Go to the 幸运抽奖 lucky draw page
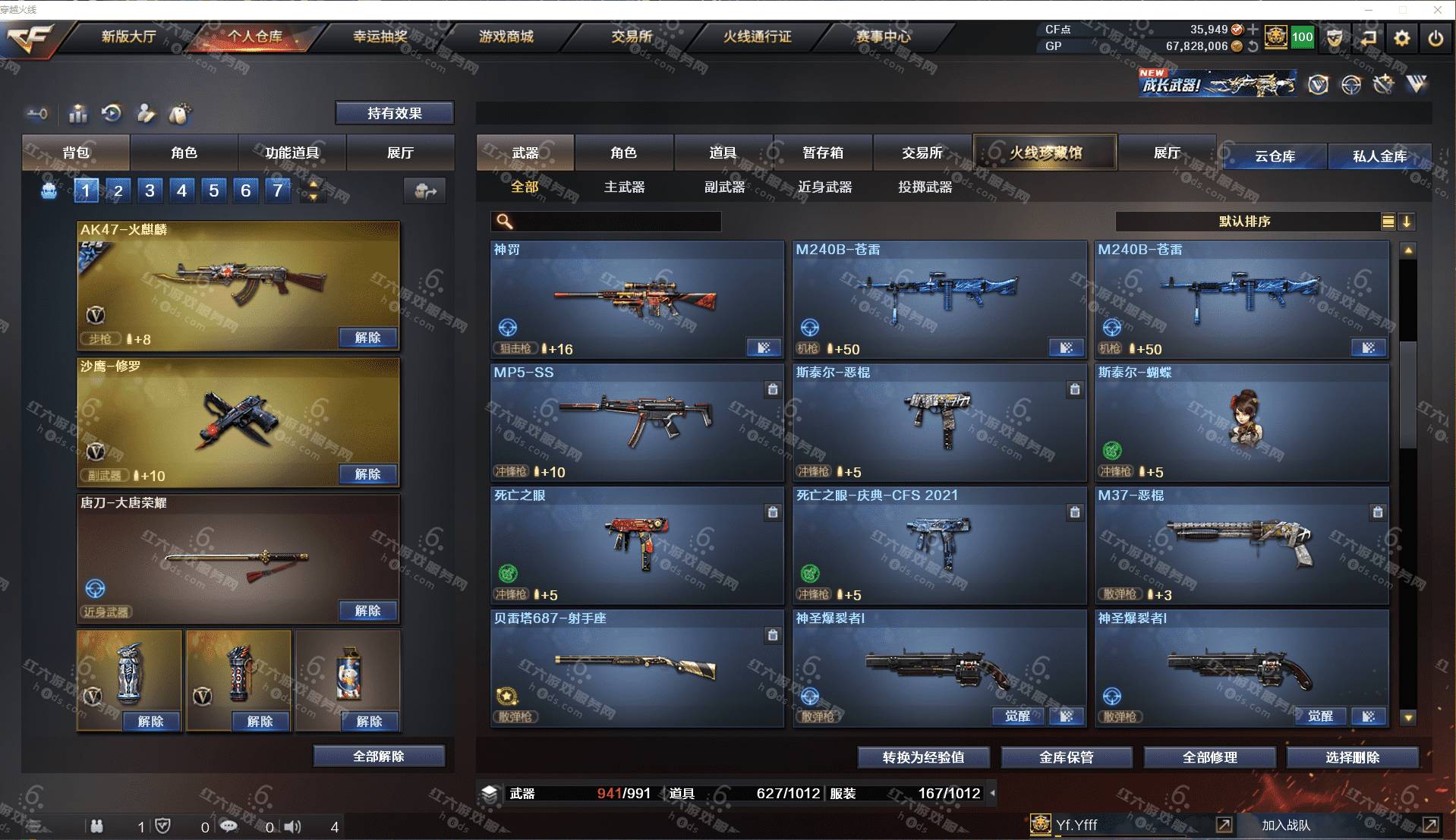Screen dimensions: 1456x840 [380, 36]
